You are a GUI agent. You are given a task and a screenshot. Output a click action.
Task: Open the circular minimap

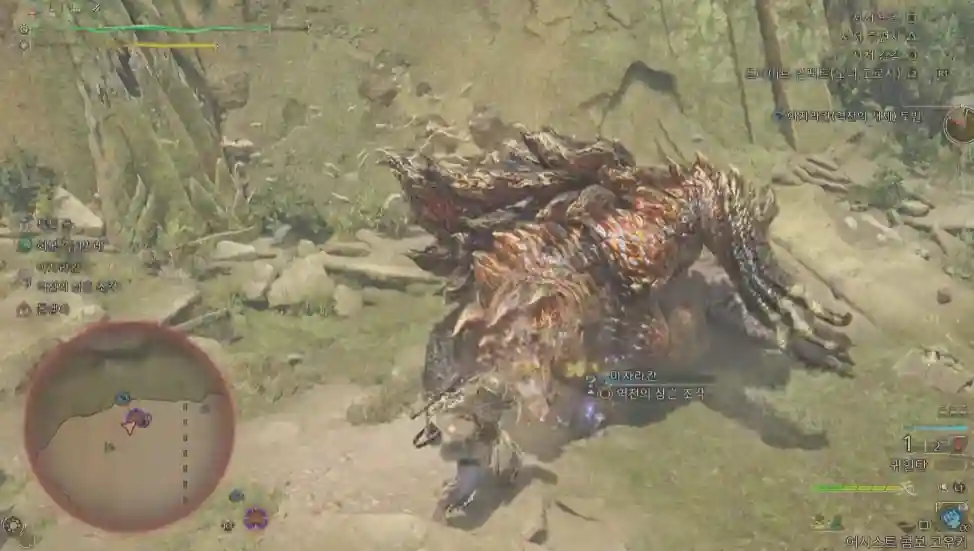(x=129, y=425)
